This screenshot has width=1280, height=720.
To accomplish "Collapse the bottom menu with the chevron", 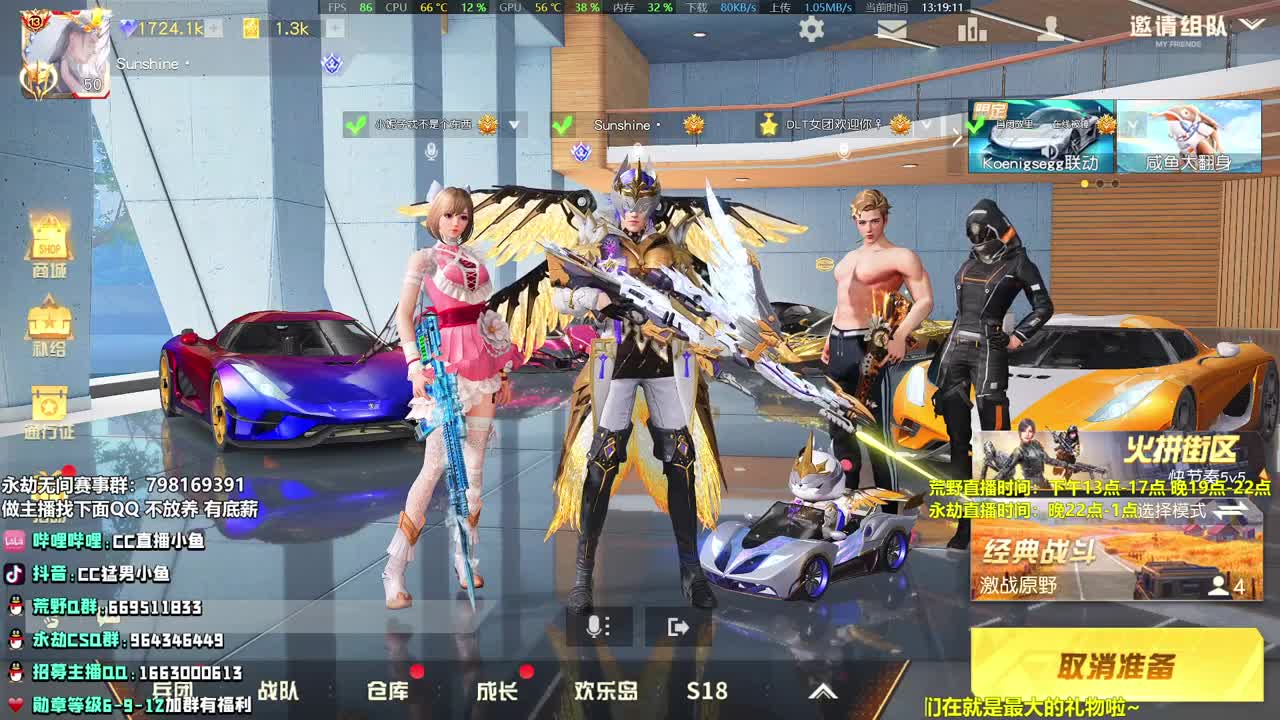I will point(823,690).
